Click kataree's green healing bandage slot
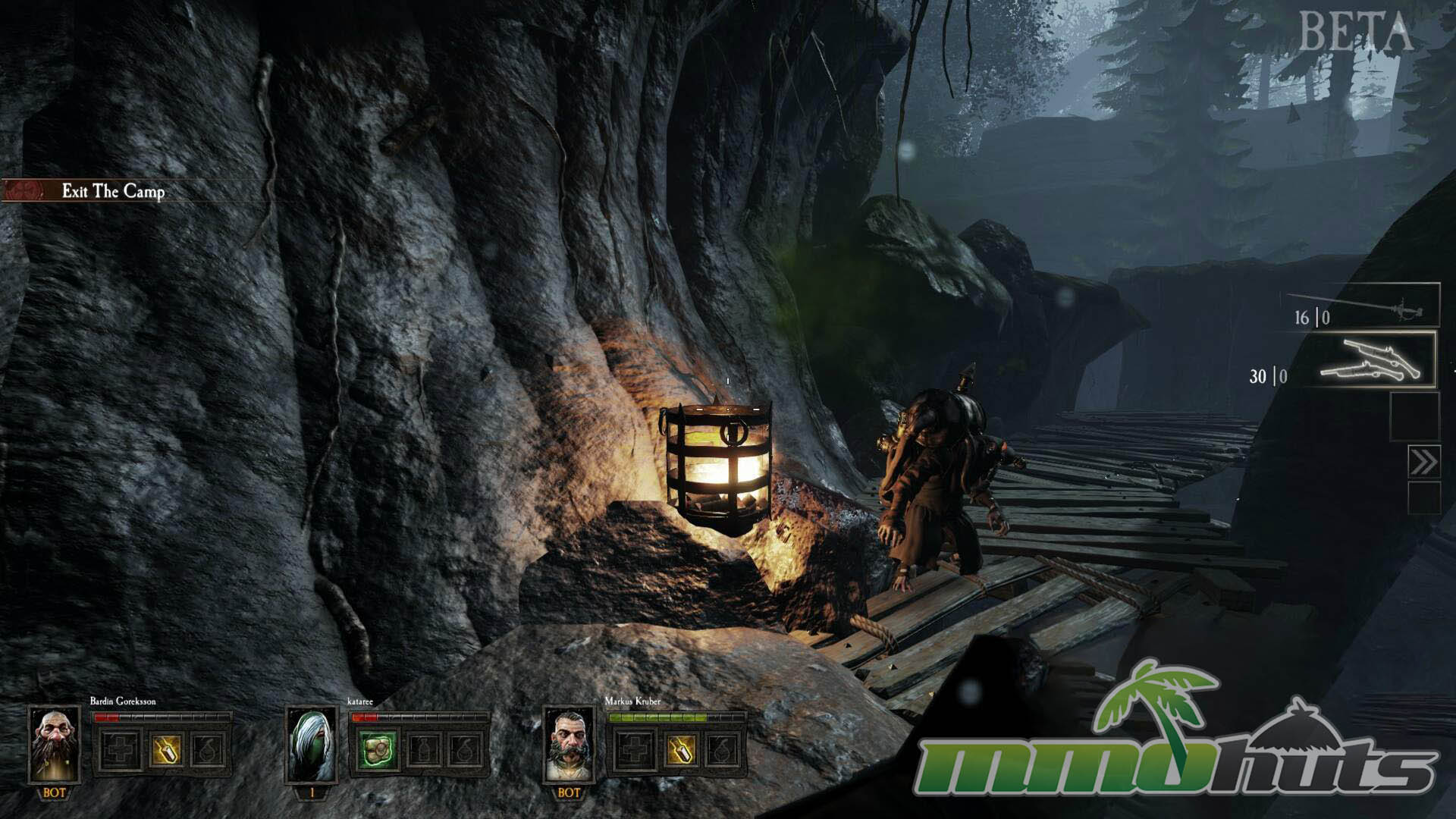The height and width of the screenshot is (819, 1456). click(x=378, y=751)
